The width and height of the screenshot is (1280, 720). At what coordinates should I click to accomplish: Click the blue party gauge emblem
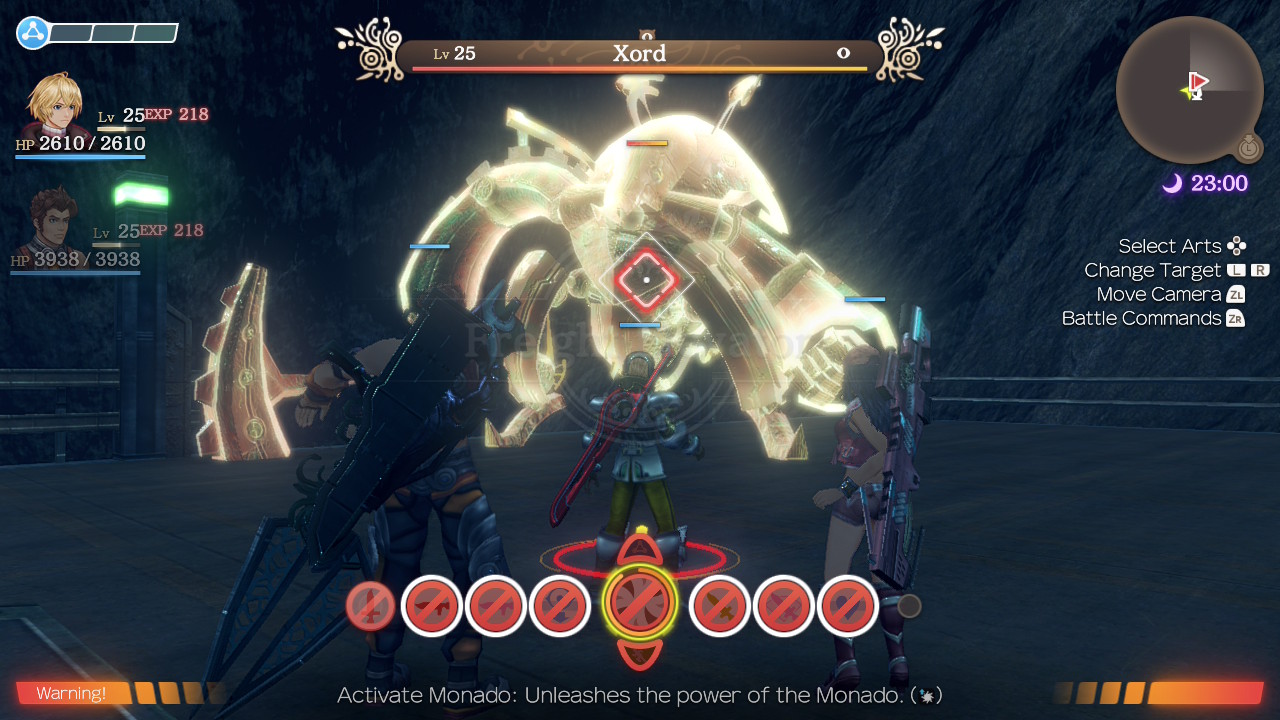32,33
